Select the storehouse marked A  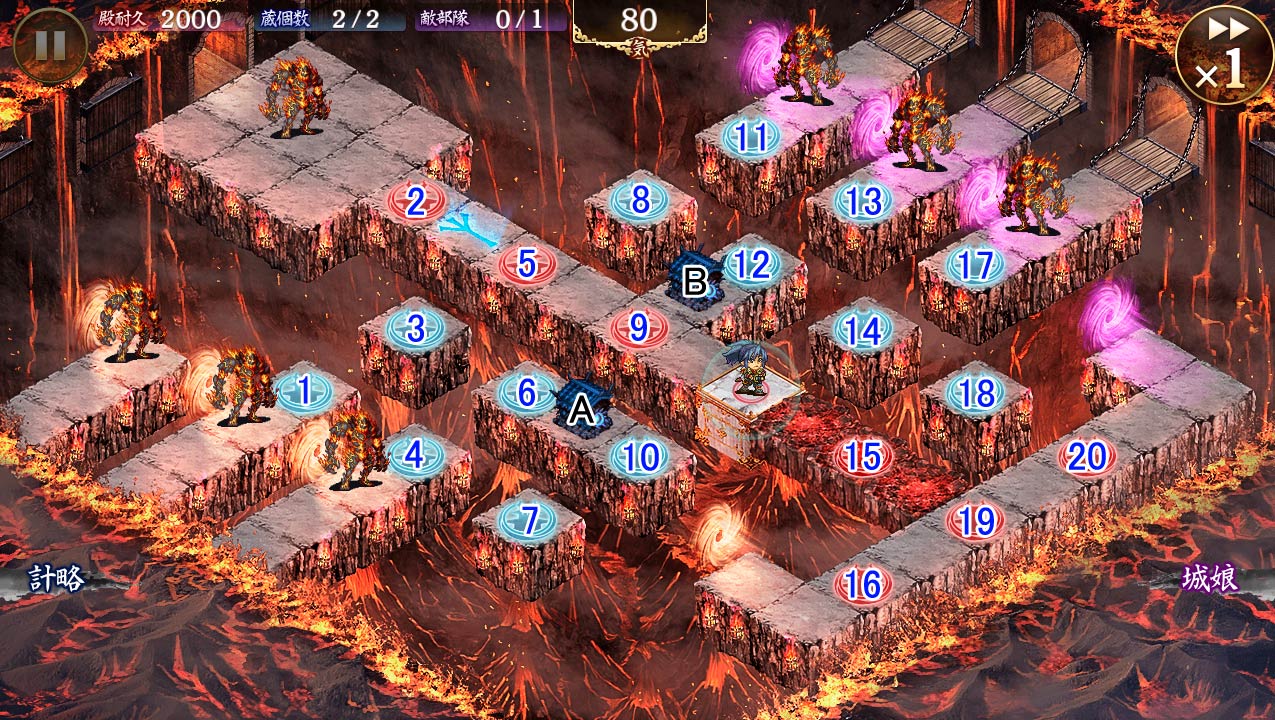pyautogui.click(x=581, y=407)
